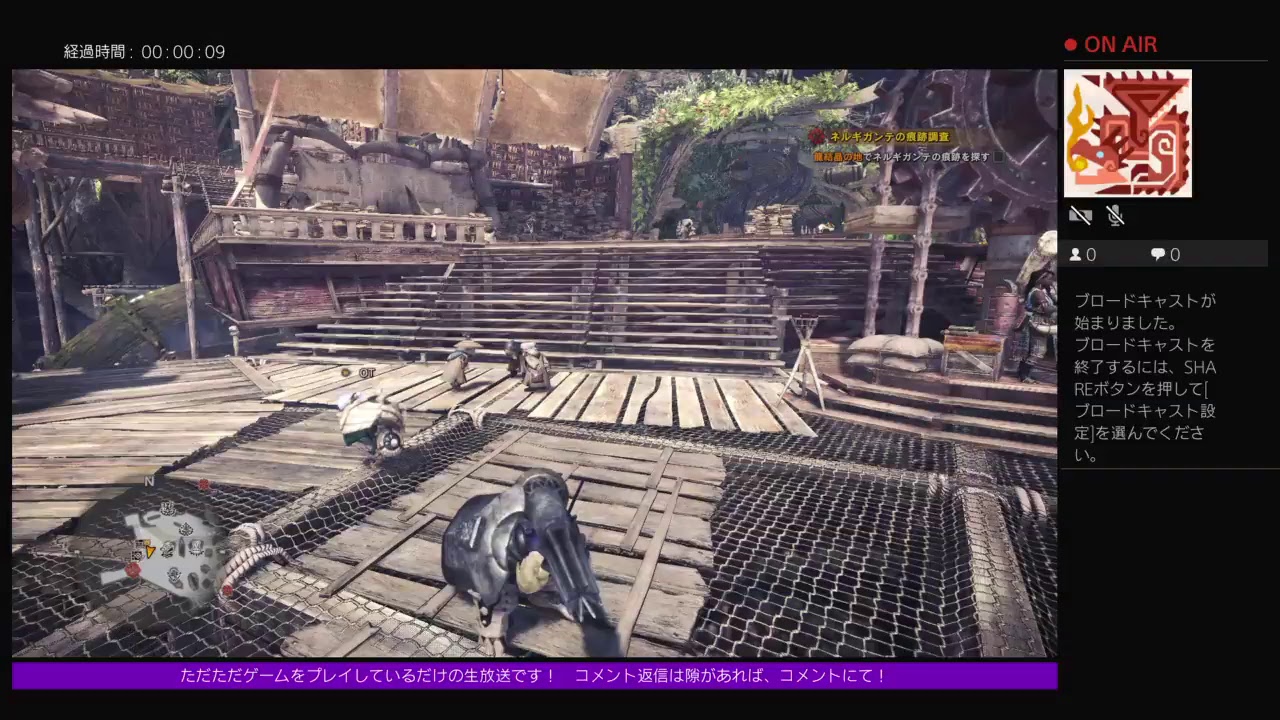Click the red quest target monster icon

pos(820,138)
